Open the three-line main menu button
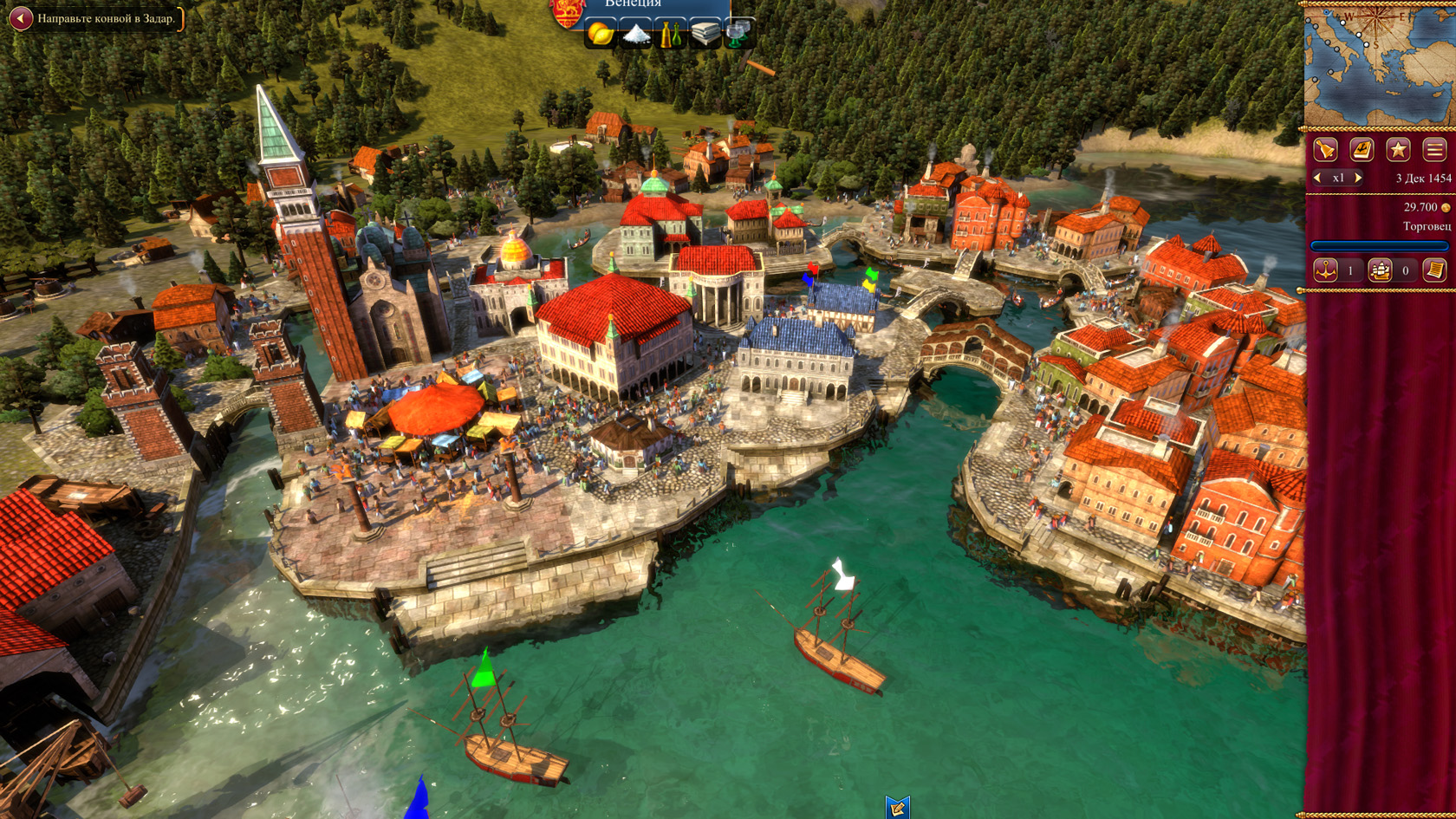This screenshot has width=1456, height=819. click(x=1434, y=150)
